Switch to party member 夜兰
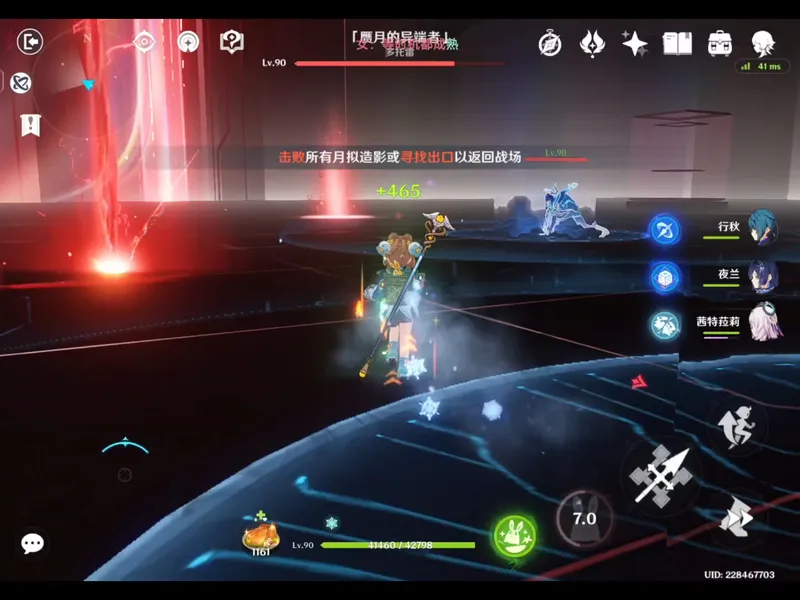The width and height of the screenshot is (800, 600). pos(763,275)
